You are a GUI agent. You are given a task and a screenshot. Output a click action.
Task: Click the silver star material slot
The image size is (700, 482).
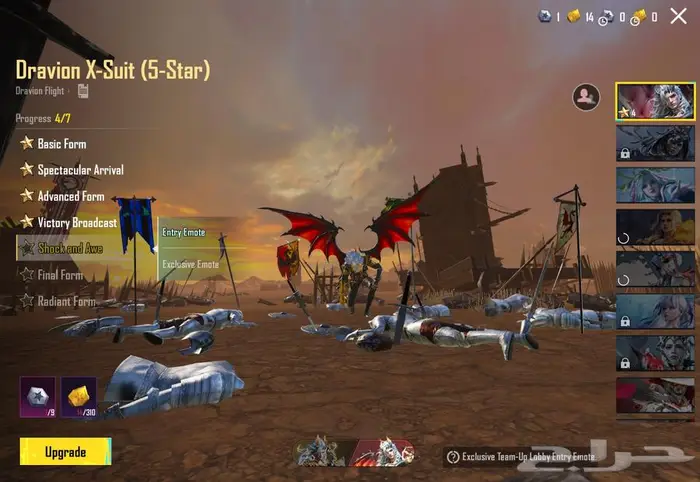[38, 396]
